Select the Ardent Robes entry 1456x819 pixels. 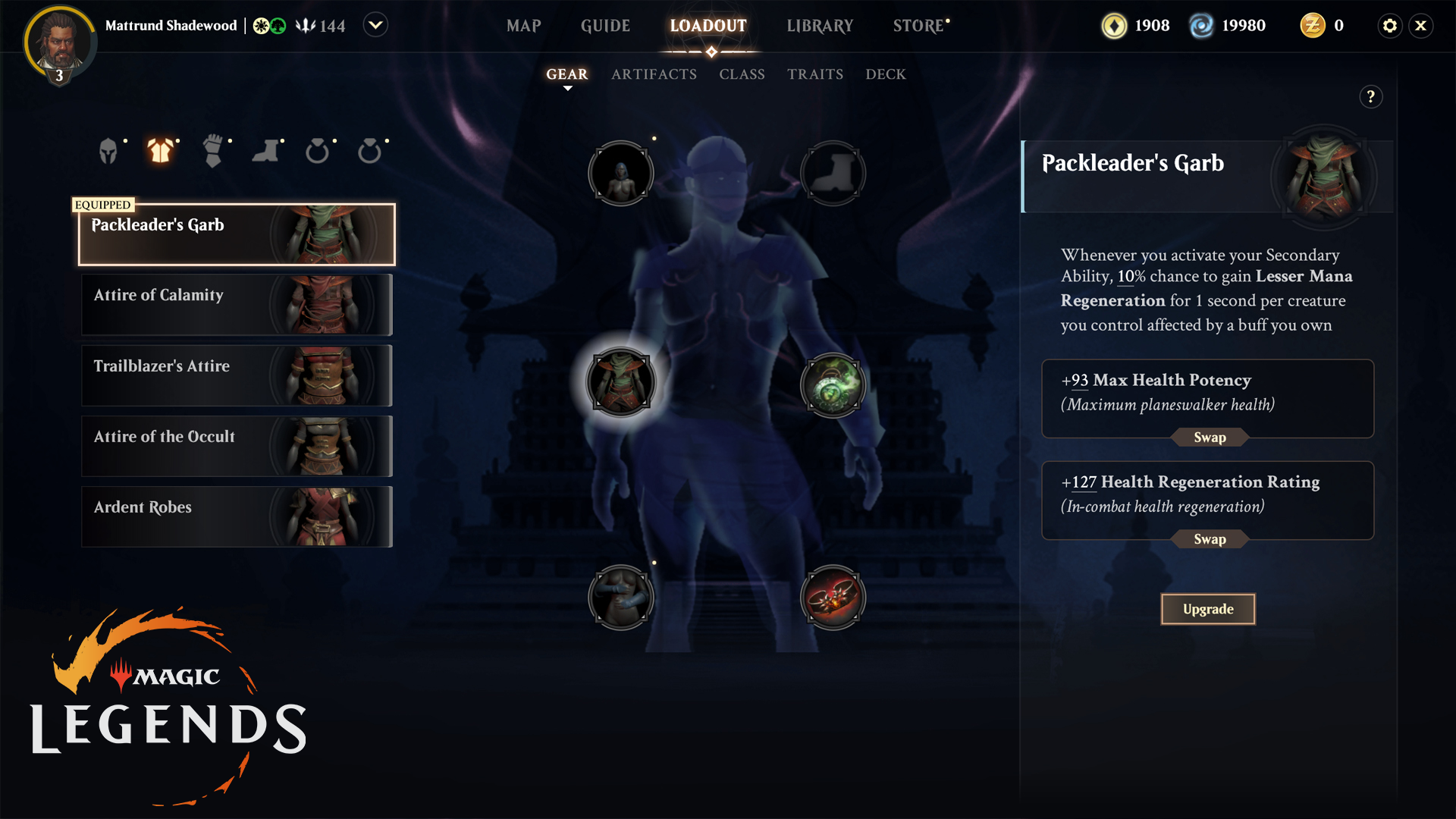click(x=237, y=516)
